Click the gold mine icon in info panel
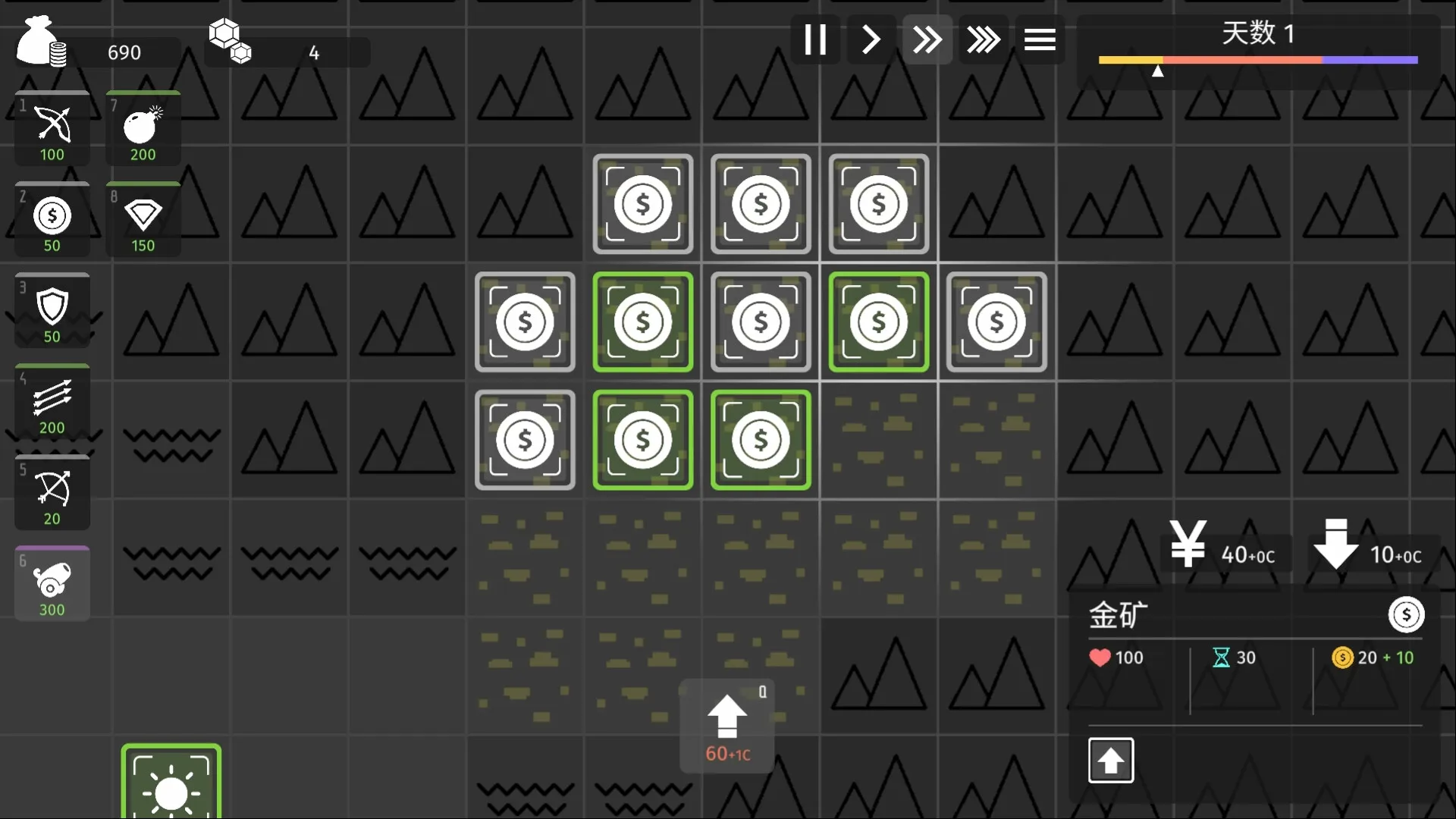The width and height of the screenshot is (1456, 819). tap(1407, 615)
